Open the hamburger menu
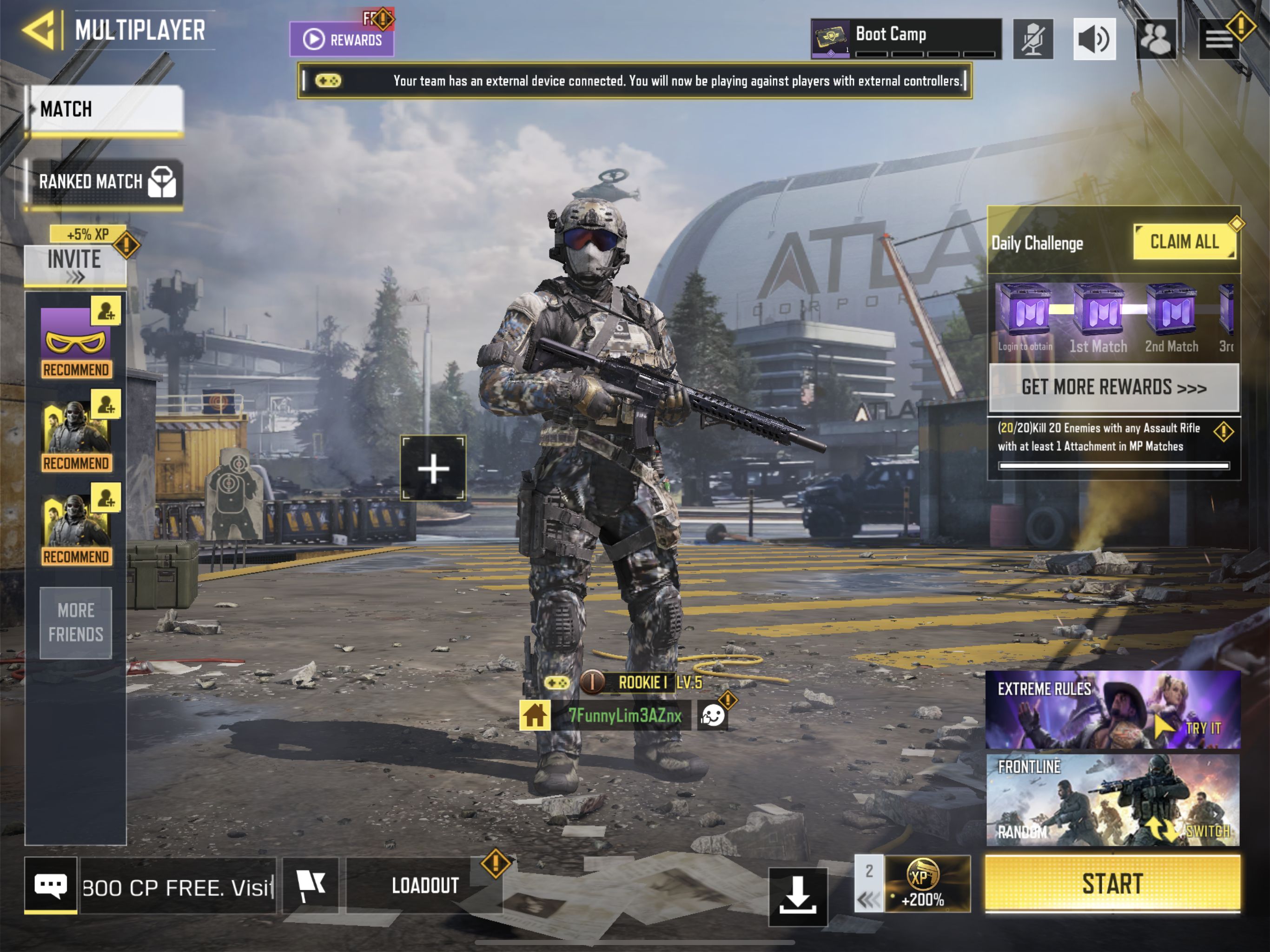This screenshot has height=952, width=1270. click(x=1218, y=39)
